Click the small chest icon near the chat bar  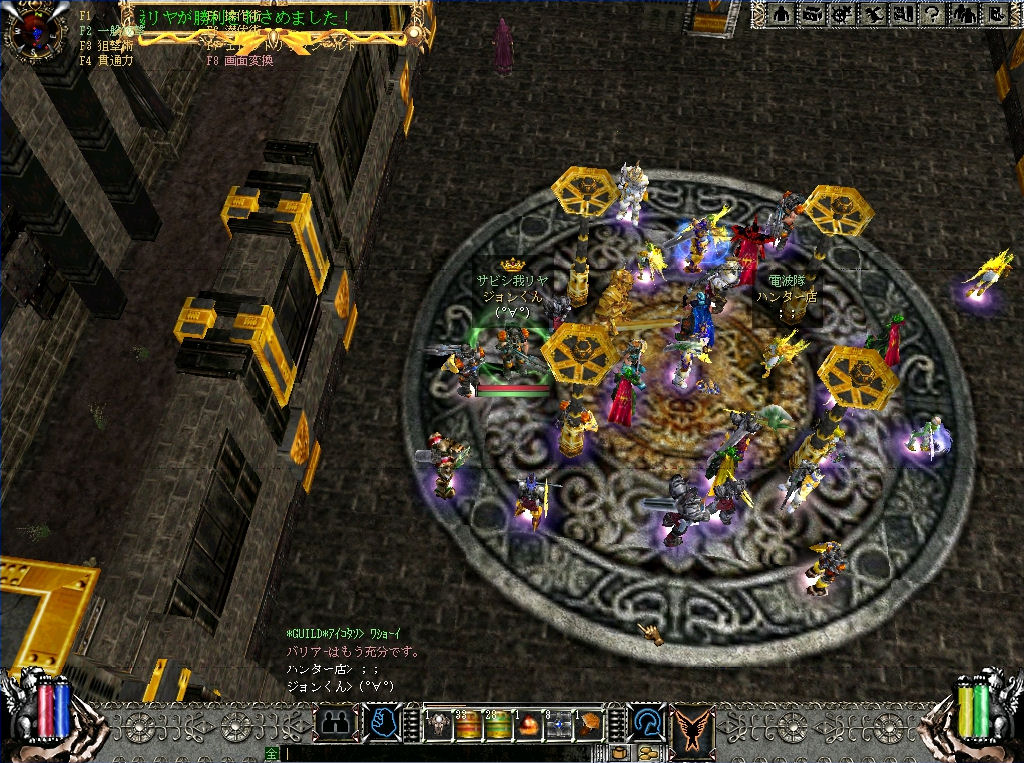tap(620, 753)
